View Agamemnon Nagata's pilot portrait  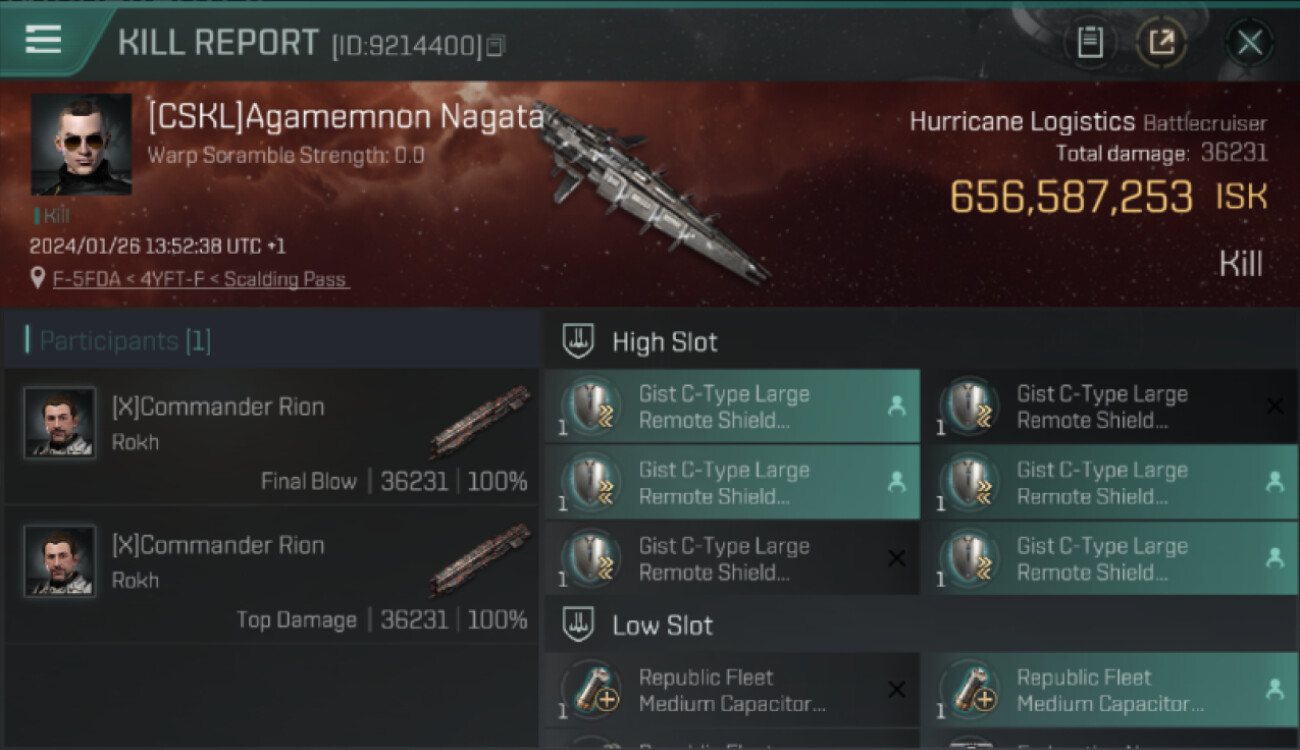point(81,144)
